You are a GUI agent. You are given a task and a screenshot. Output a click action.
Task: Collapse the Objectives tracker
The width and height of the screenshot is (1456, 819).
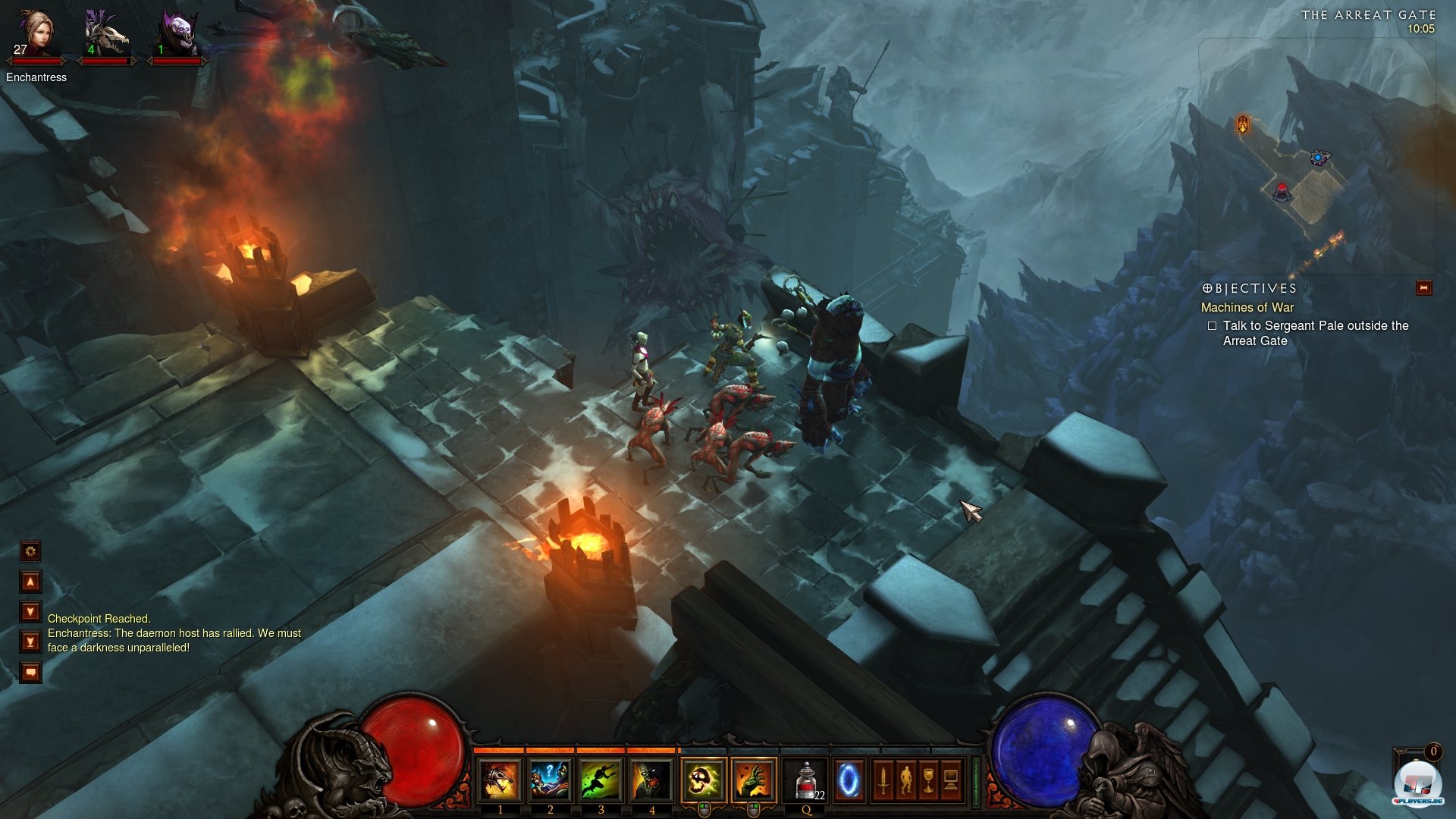1423,288
